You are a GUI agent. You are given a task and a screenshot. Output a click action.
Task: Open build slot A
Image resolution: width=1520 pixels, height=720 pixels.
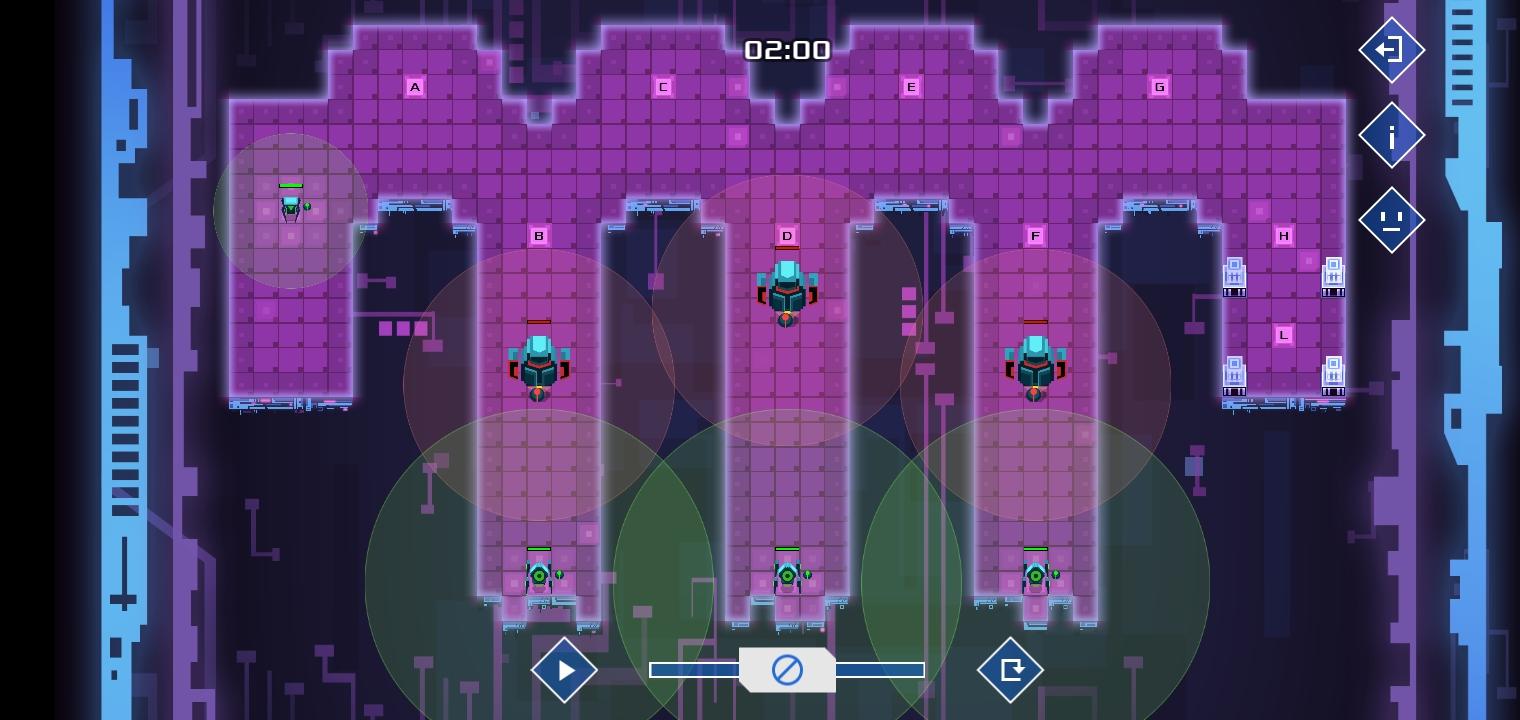pos(415,87)
